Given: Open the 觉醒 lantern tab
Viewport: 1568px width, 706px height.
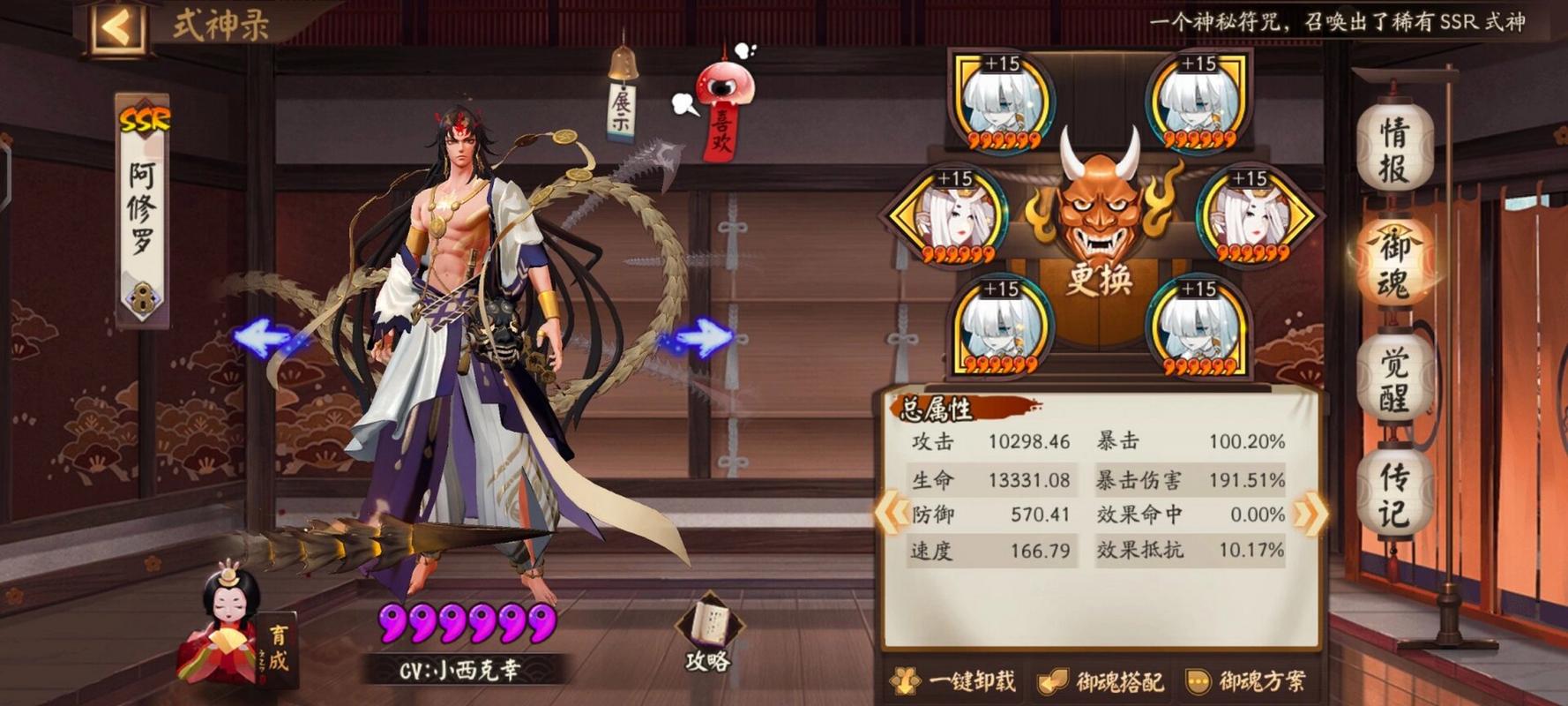Looking at the screenshot, I should click(1394, 379).
